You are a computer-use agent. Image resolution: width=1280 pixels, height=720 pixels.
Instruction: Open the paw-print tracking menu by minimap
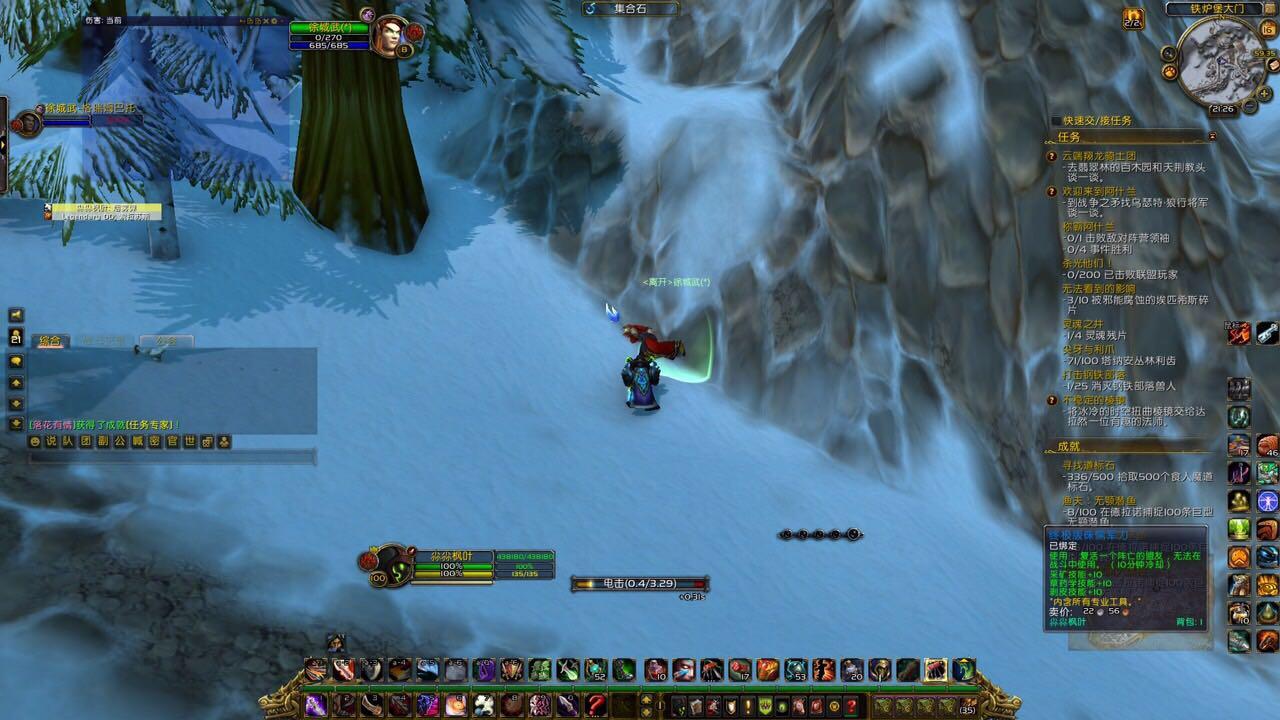coord(1168,72)
